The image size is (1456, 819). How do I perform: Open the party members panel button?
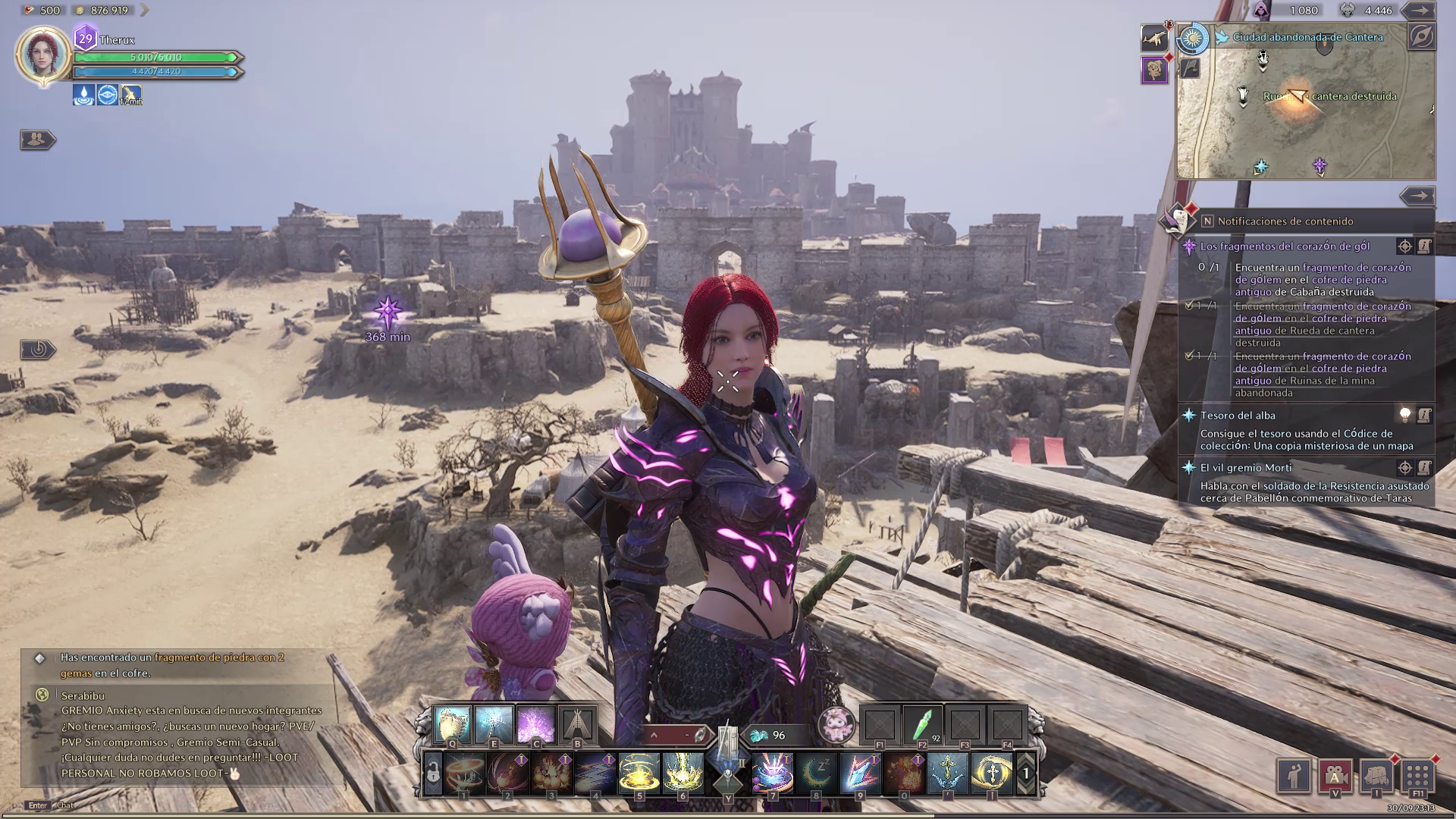[36, 140]
